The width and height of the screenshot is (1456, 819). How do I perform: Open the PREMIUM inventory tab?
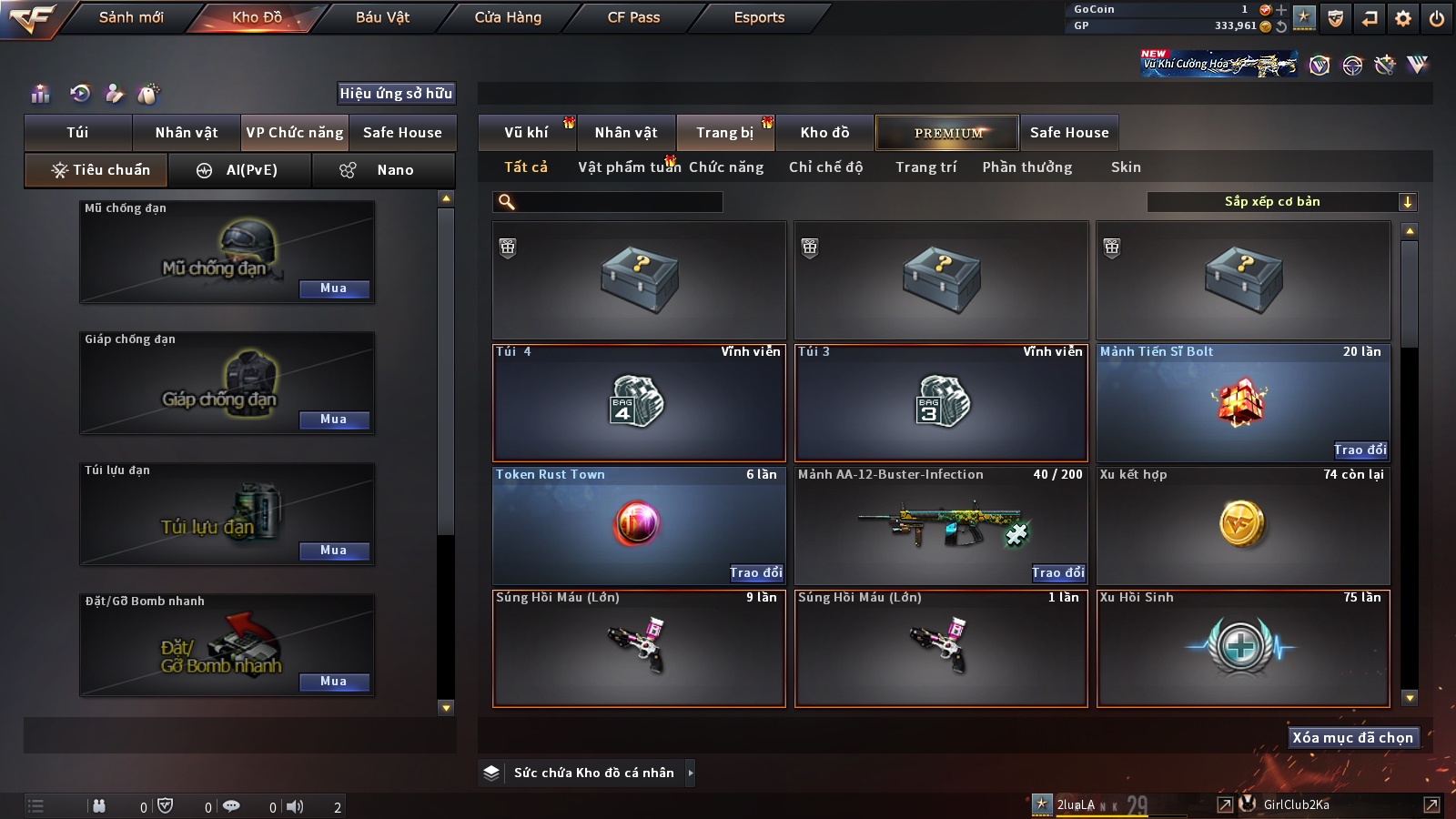(x=947, y=133)
